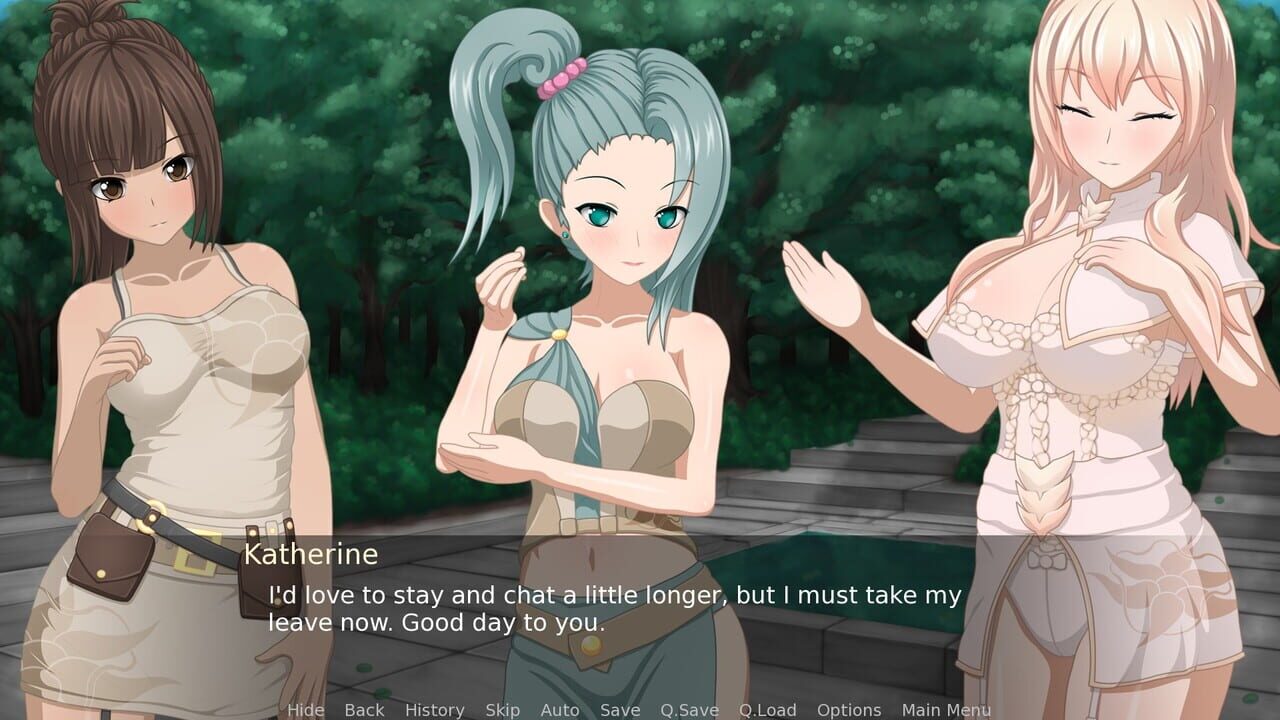Hide the dialogue textbox

coord(305,710)
